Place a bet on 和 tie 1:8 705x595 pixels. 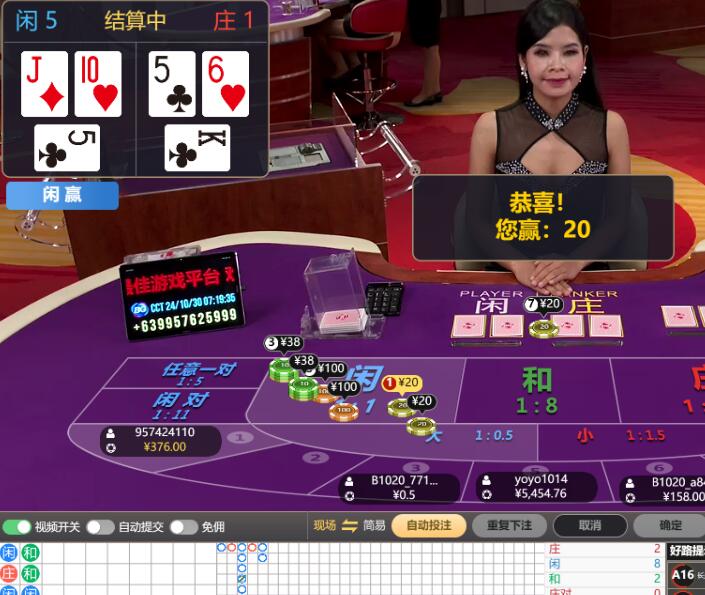pos(537,389)
